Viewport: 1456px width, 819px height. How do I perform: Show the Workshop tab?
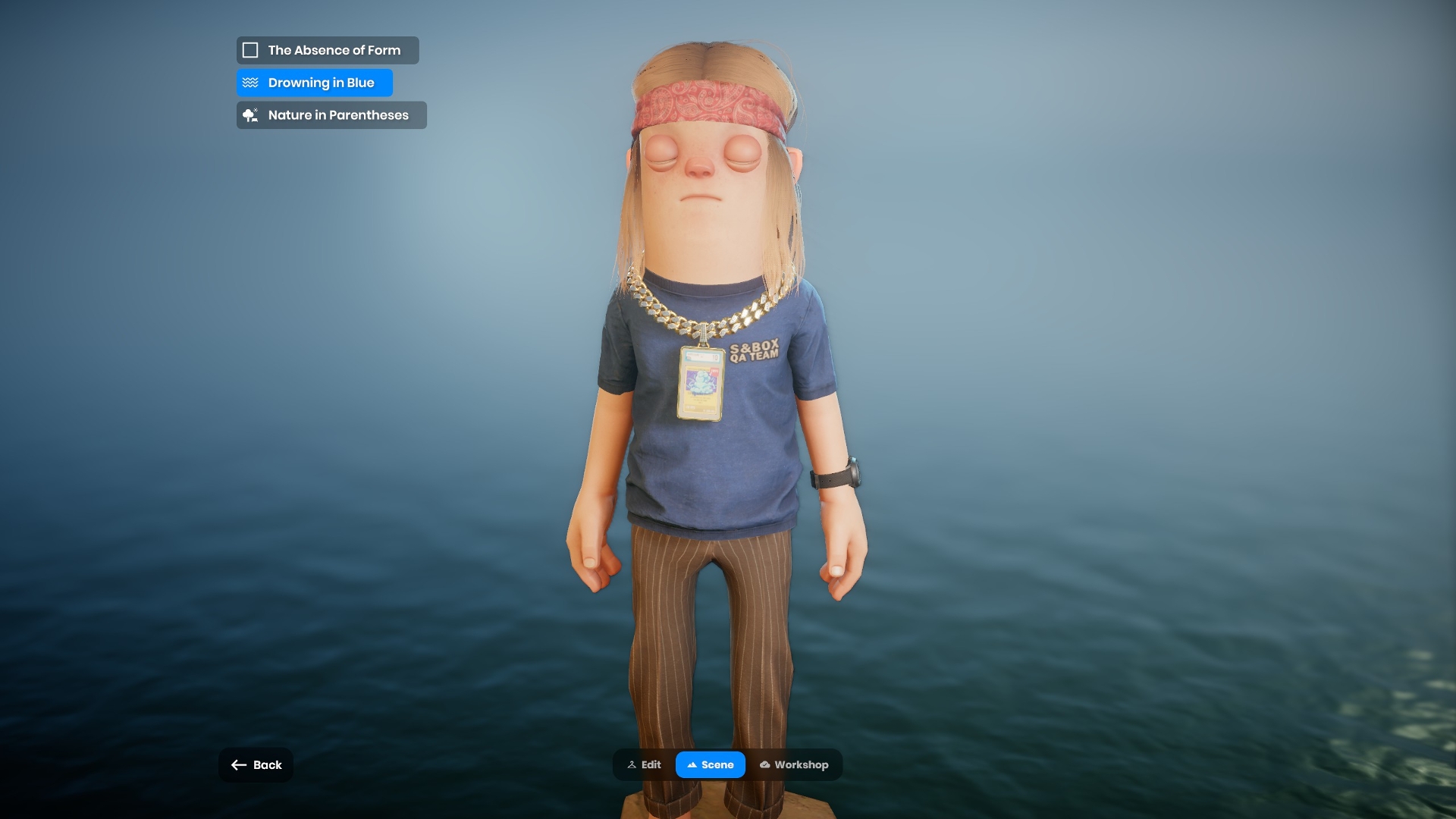[x=794, y=764]
